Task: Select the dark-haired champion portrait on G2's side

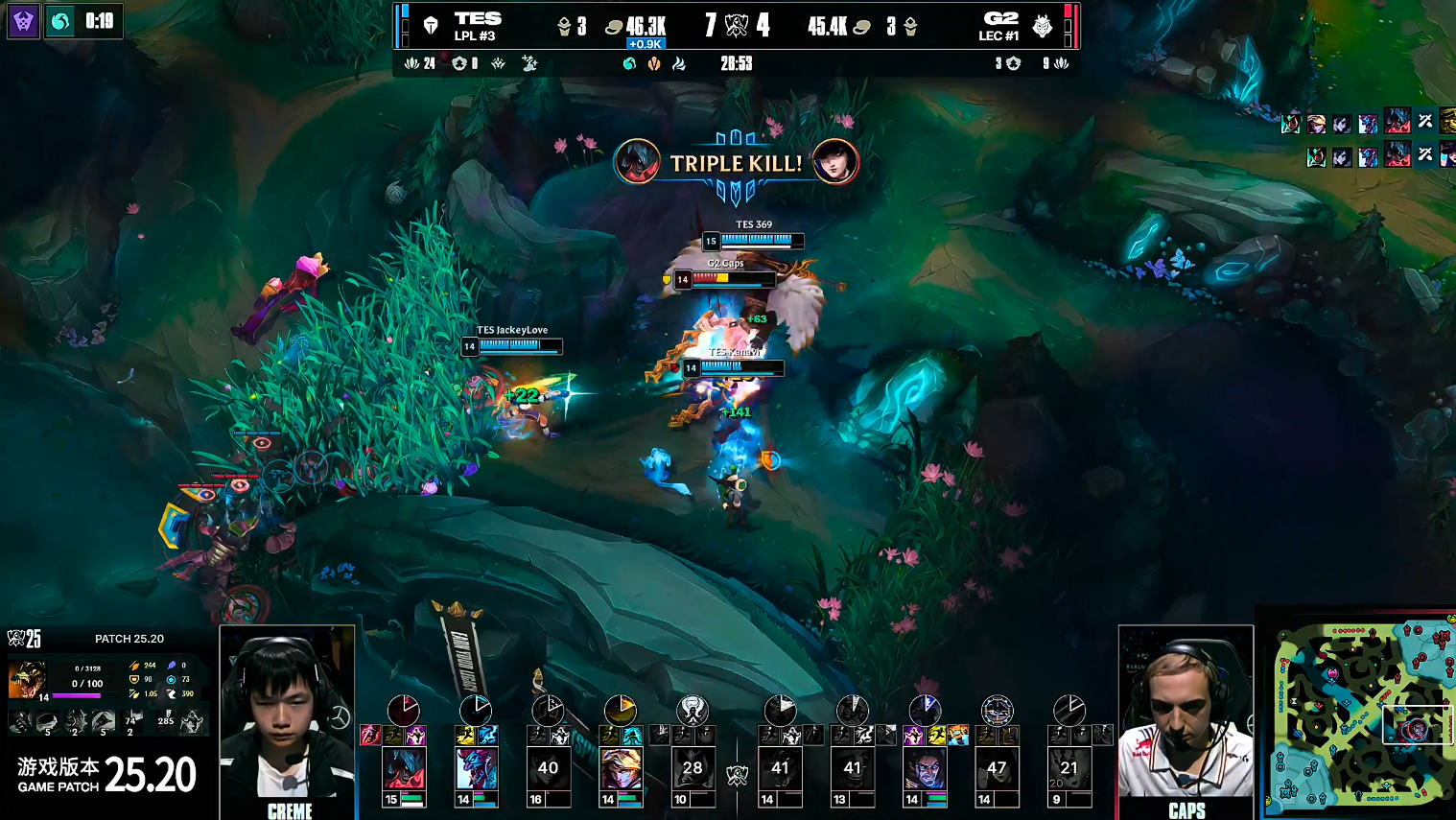Action: pos(925,769)
